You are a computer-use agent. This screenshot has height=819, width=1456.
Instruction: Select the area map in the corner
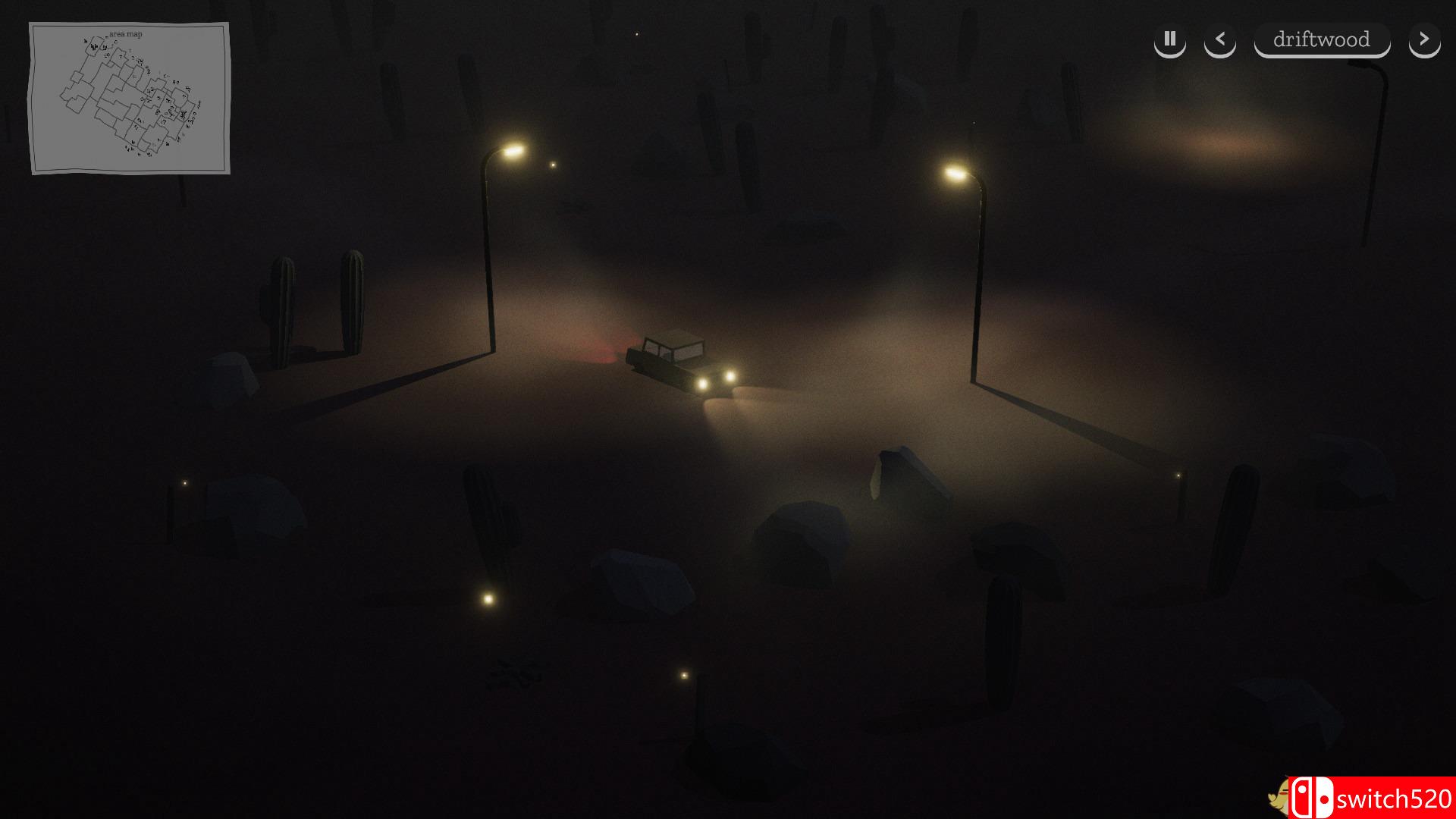129,97
